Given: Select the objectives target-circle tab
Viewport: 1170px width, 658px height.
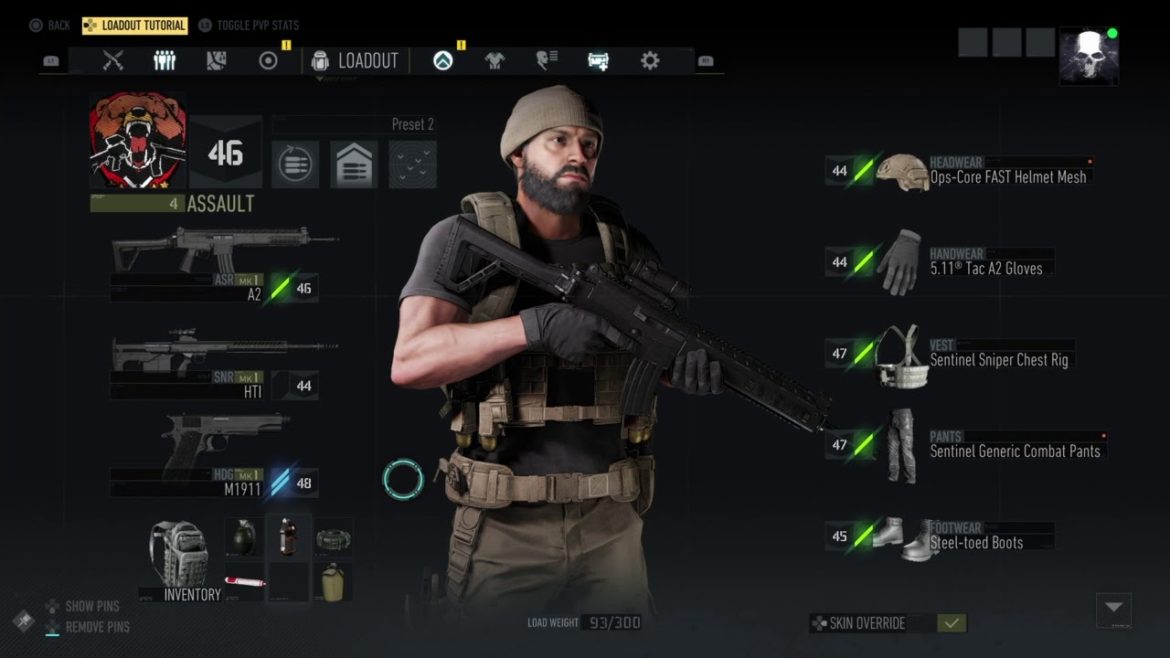Looking at the screenshot, I should (x=268, y=61).
